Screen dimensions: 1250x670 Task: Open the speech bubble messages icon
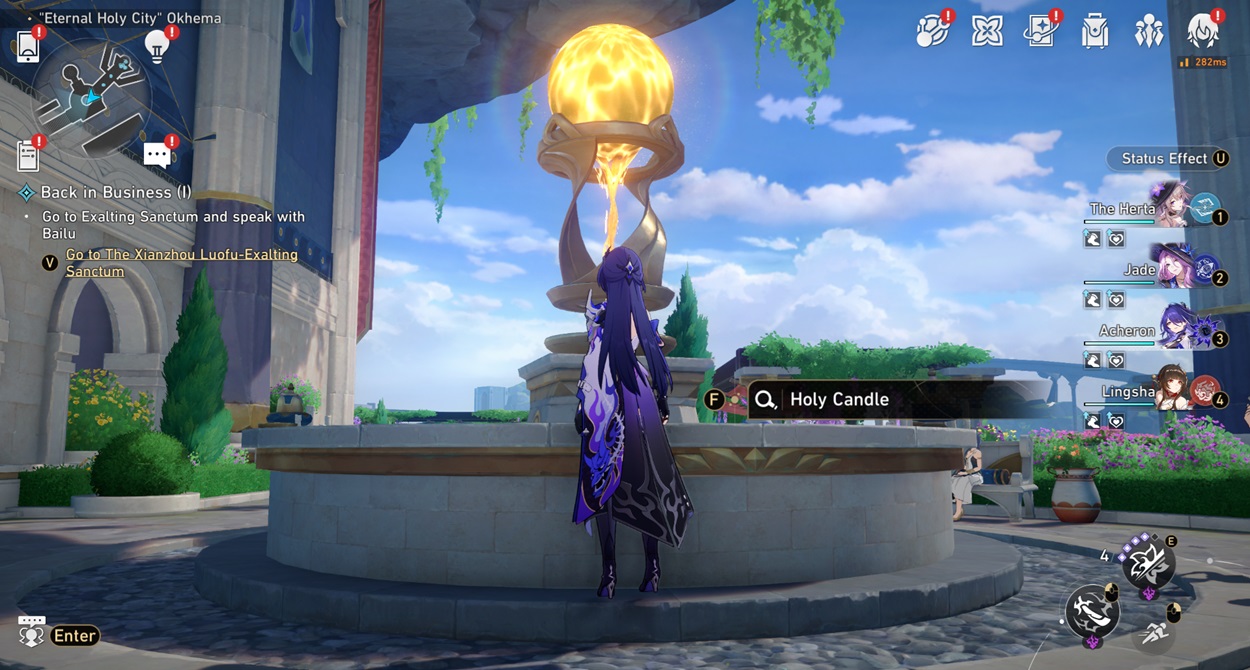[x=157, y=154]
